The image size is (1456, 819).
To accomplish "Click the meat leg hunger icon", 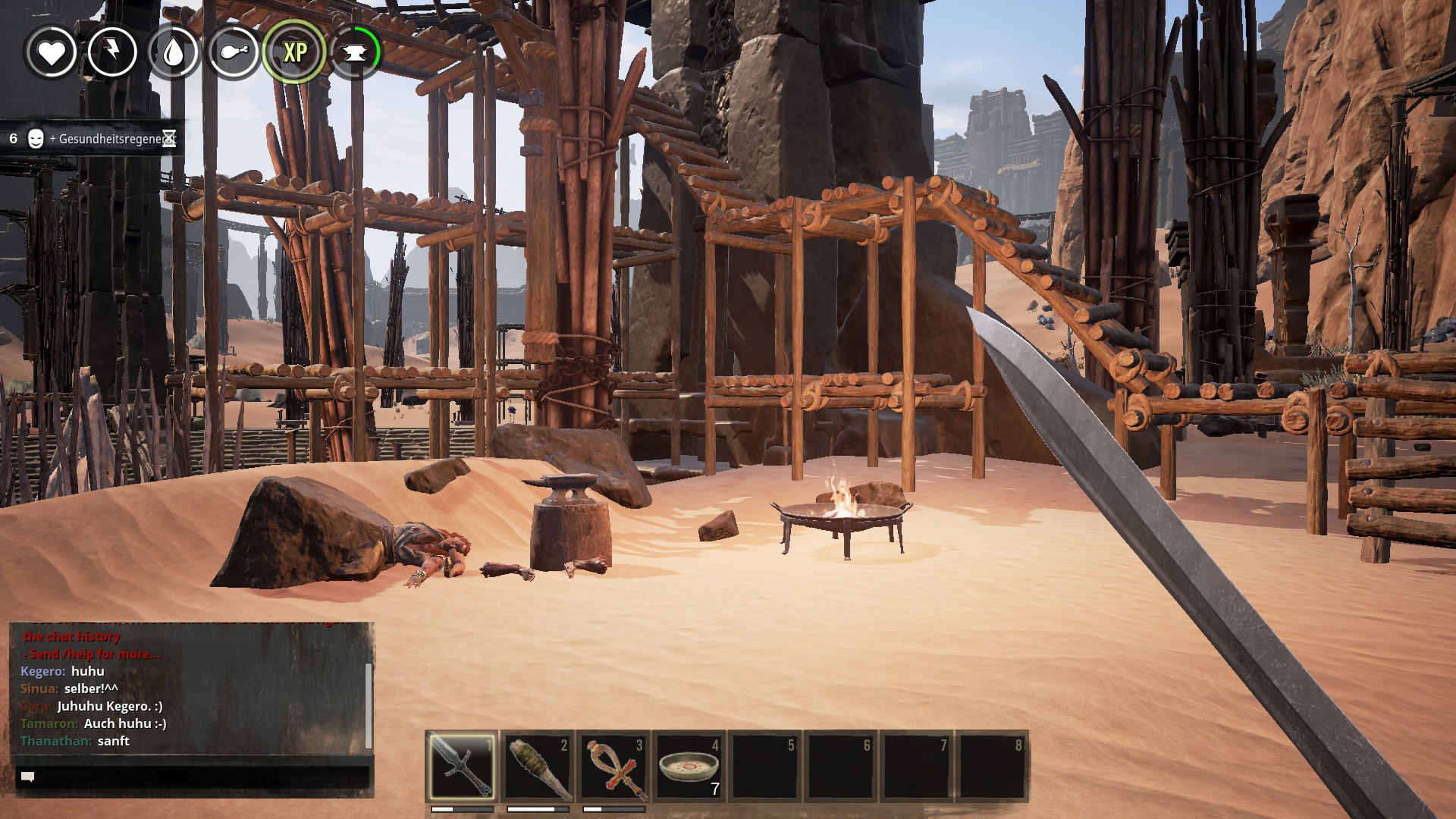I will click(234, 52).
